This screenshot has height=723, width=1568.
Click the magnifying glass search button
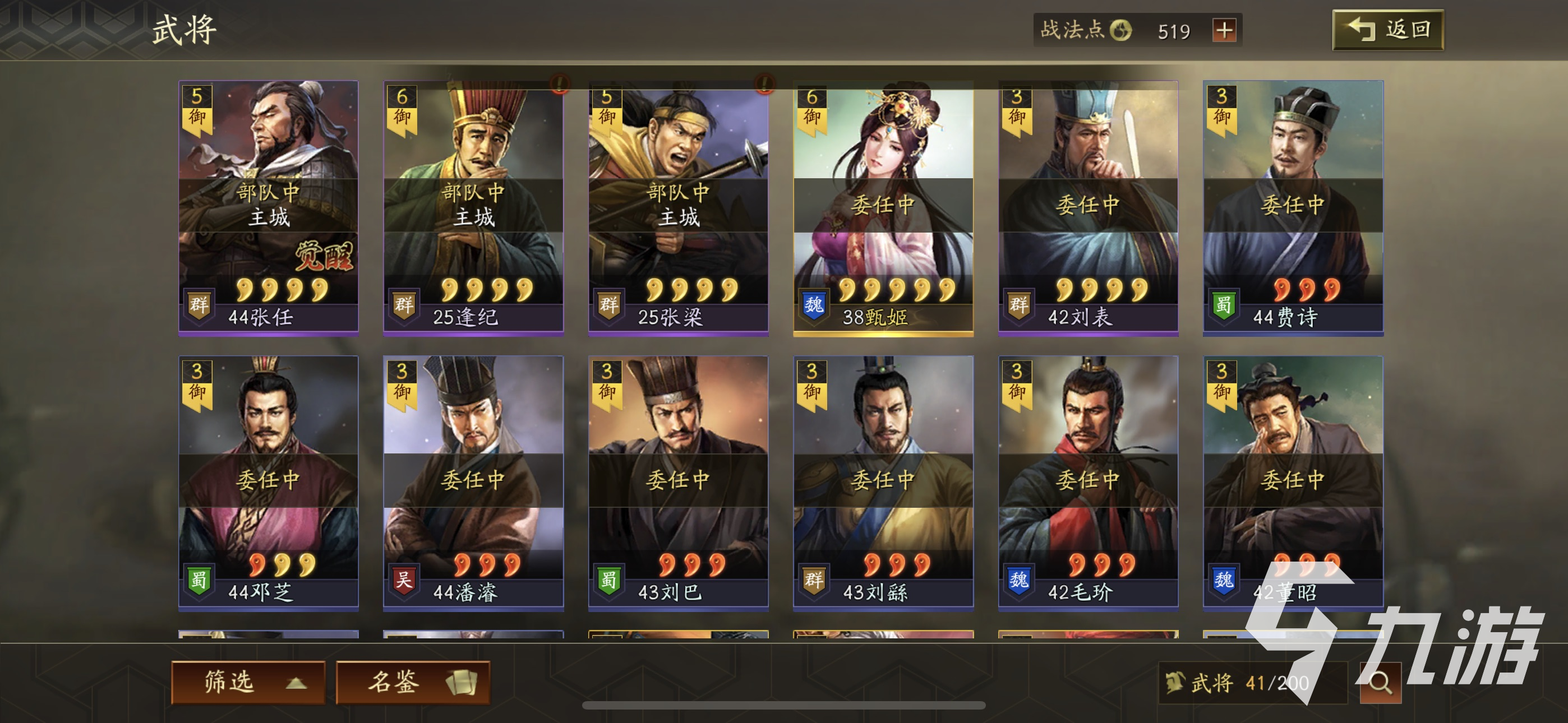[1380, 683]
